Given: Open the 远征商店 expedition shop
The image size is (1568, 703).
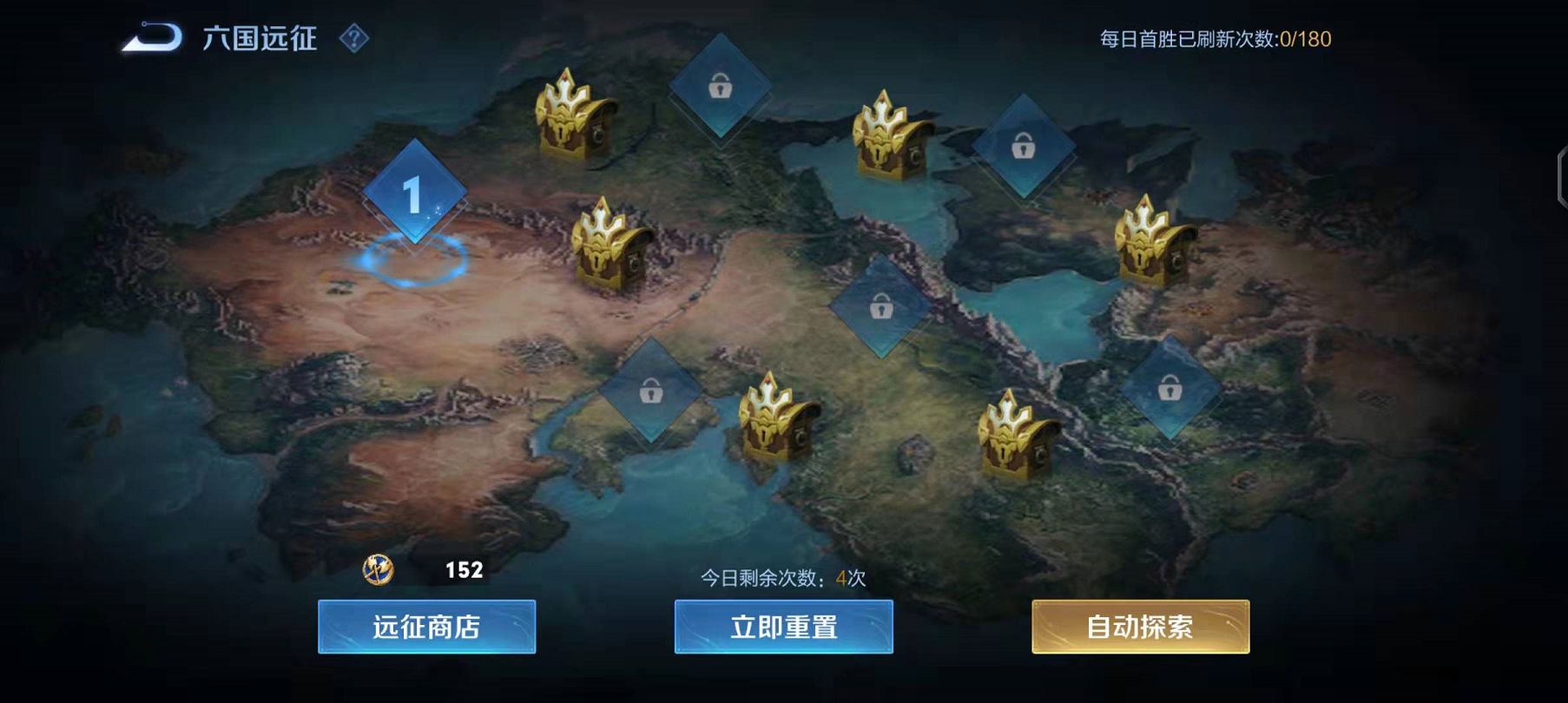Looking at the screenshot, I should (426, 627).
